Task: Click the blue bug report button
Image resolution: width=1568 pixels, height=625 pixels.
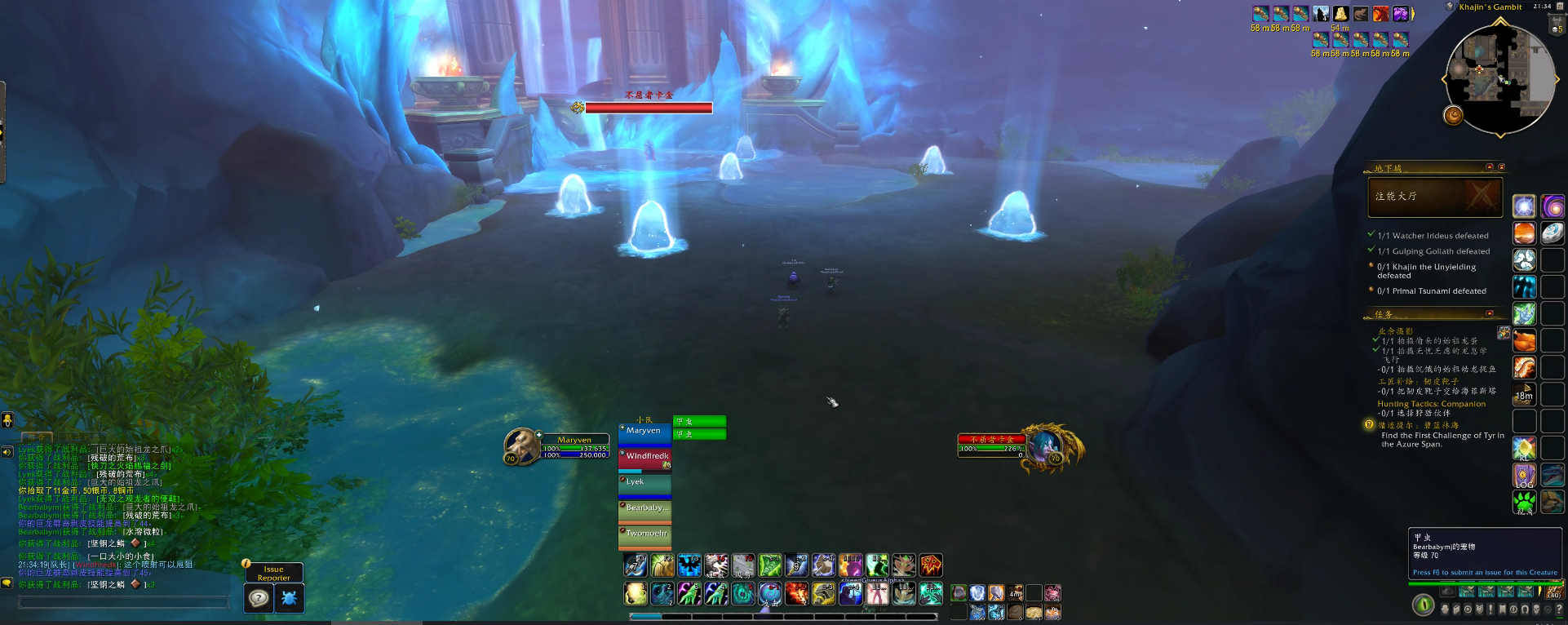Action: tap(289, 598)
